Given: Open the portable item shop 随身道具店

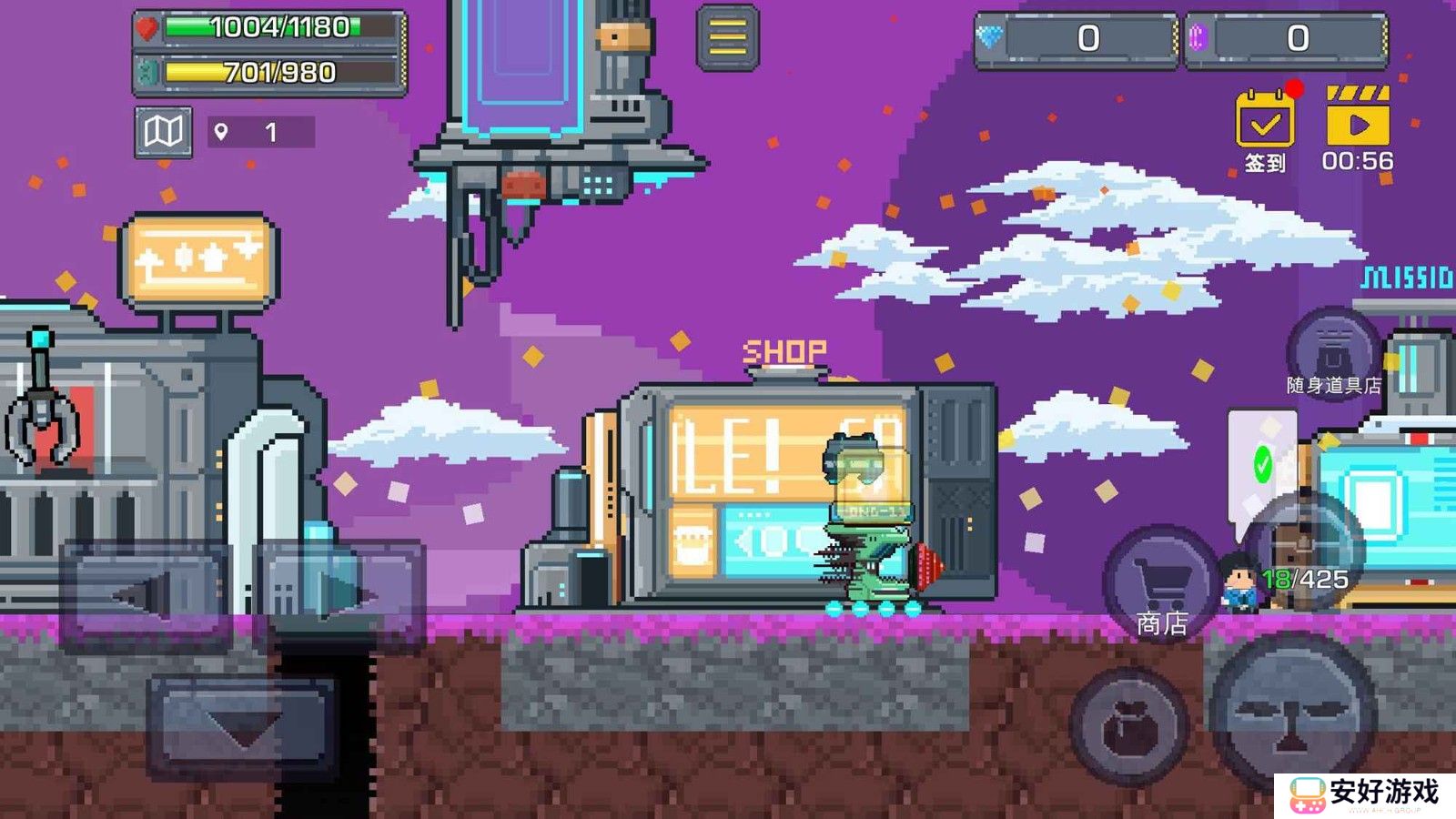Looking at the screenshot, I should point(1333,351).
